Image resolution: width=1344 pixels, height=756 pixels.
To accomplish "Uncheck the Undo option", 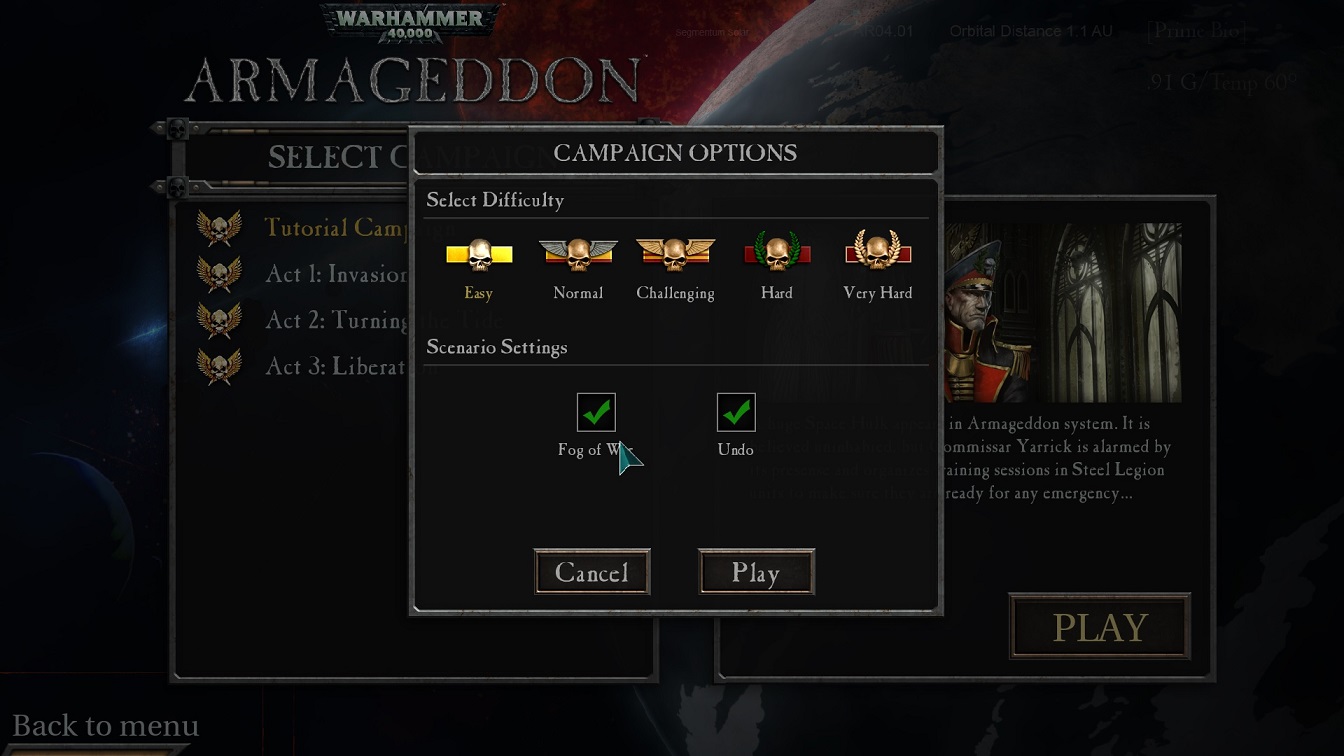I will (736, 410).
